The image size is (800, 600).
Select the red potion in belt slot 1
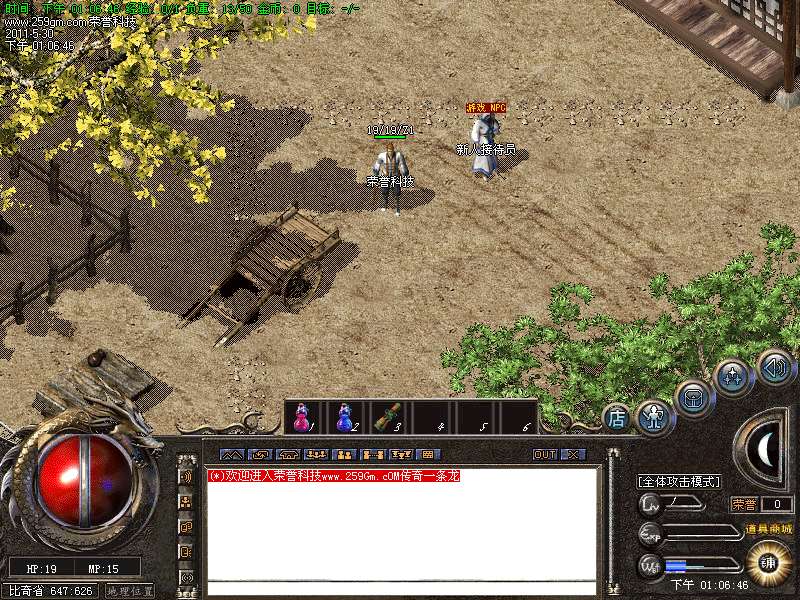(x=300, y=418)
